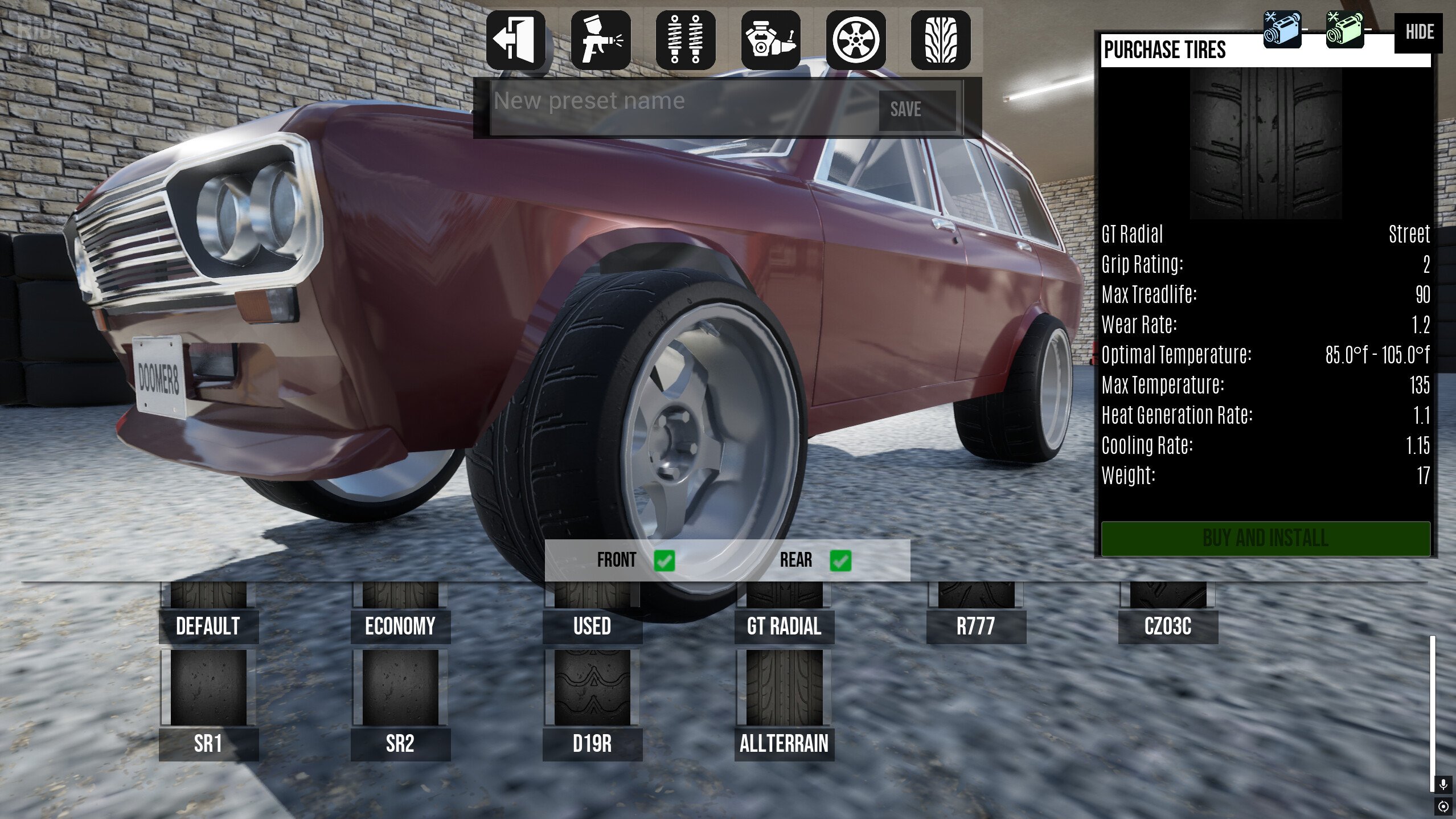Switch to the suspension tuning tab
Image resolution: width=1456 pixels, height=819 pixels.
[686, 40]
